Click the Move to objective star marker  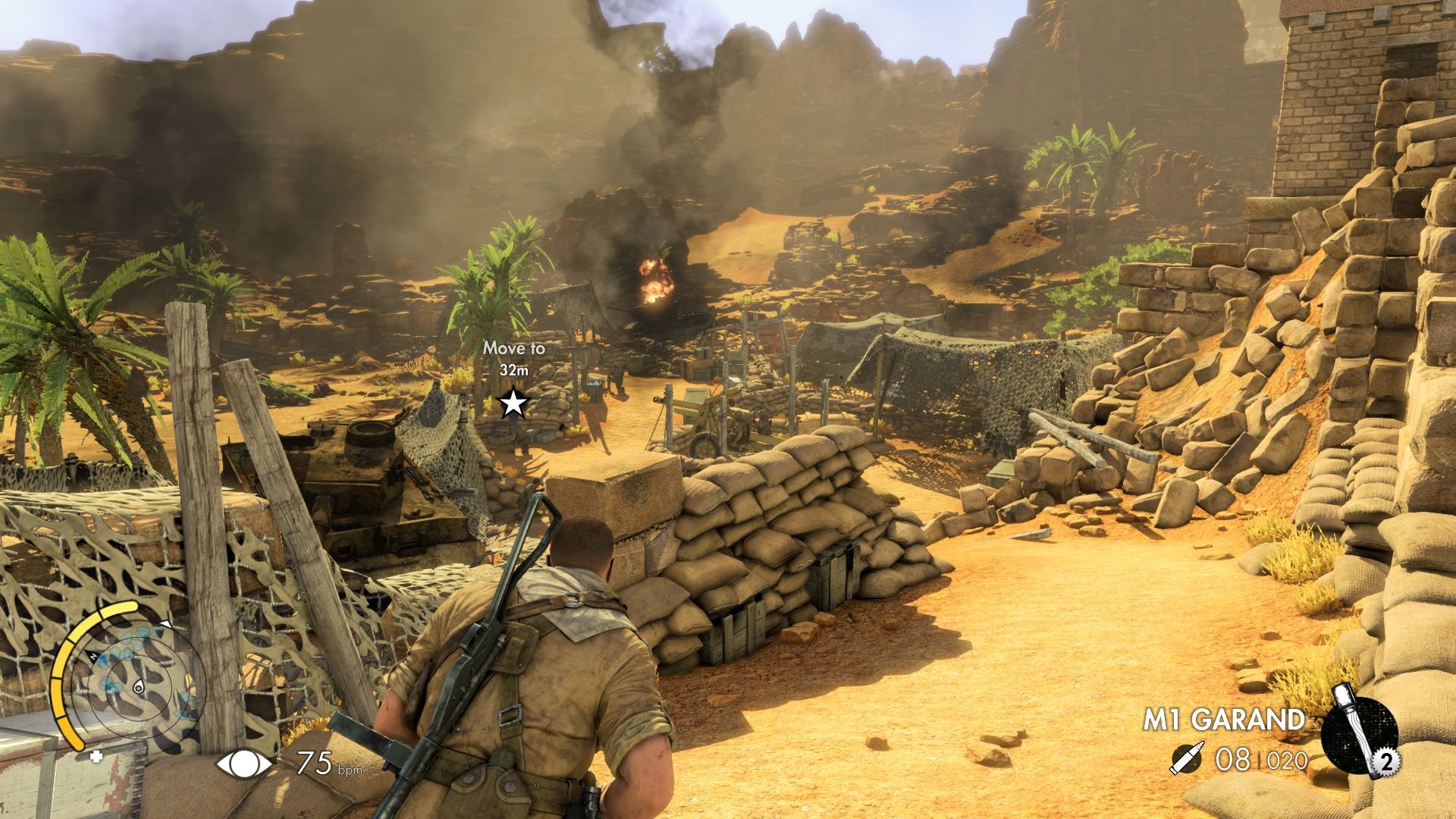point(514,403)
